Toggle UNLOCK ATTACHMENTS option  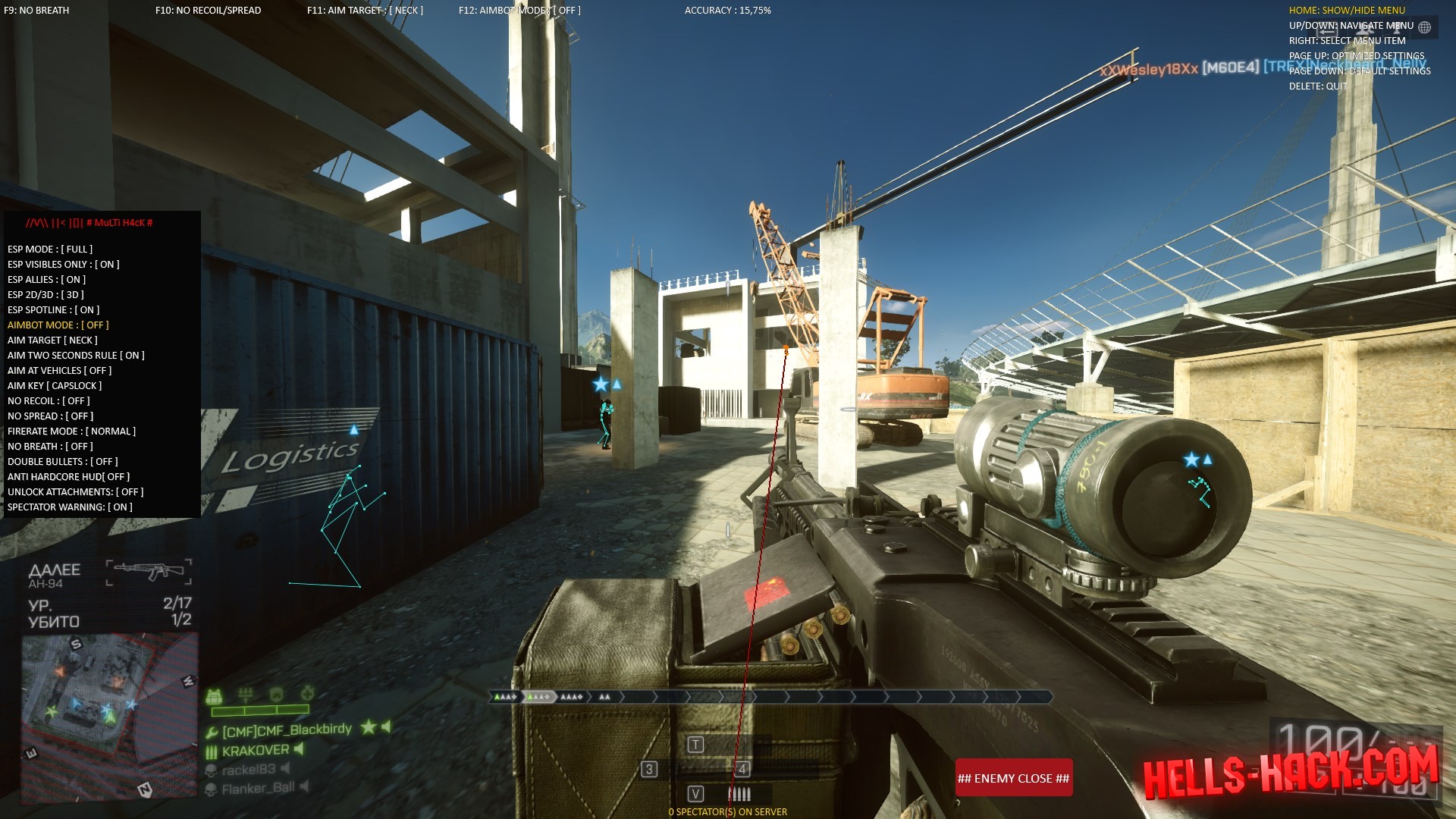tap(75, 491)
